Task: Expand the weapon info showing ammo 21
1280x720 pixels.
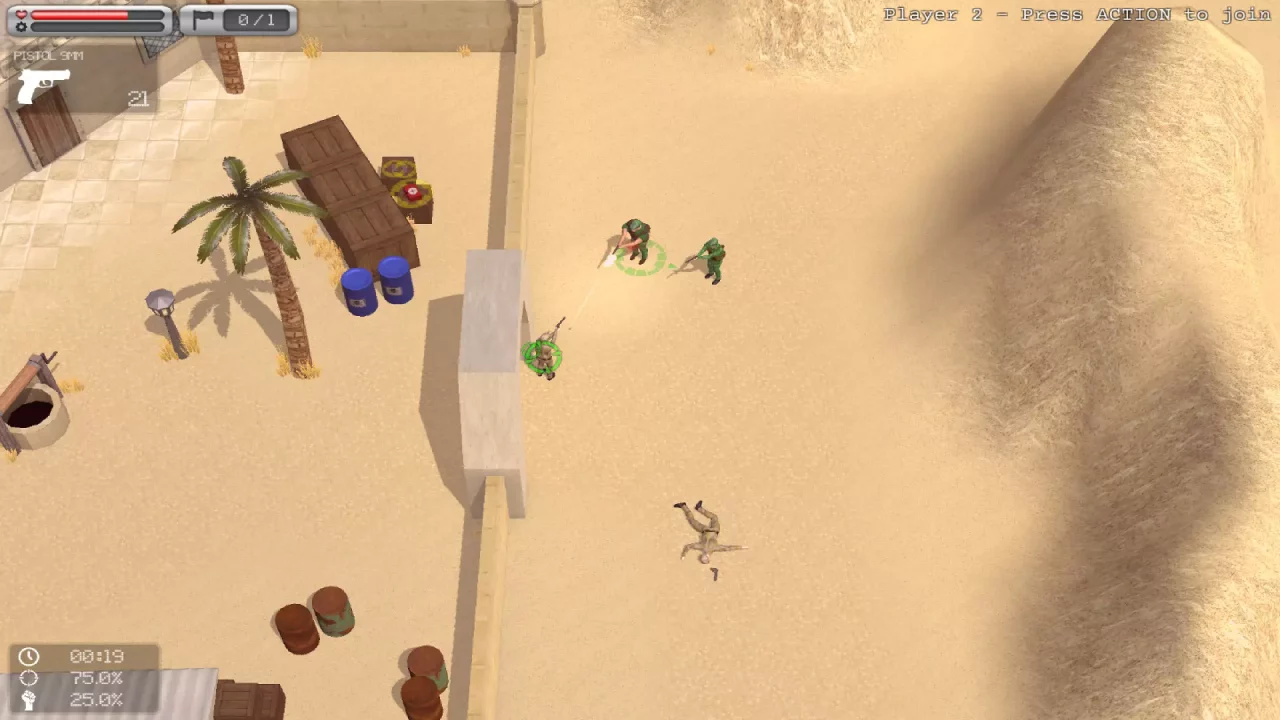Action: point(138,99)
